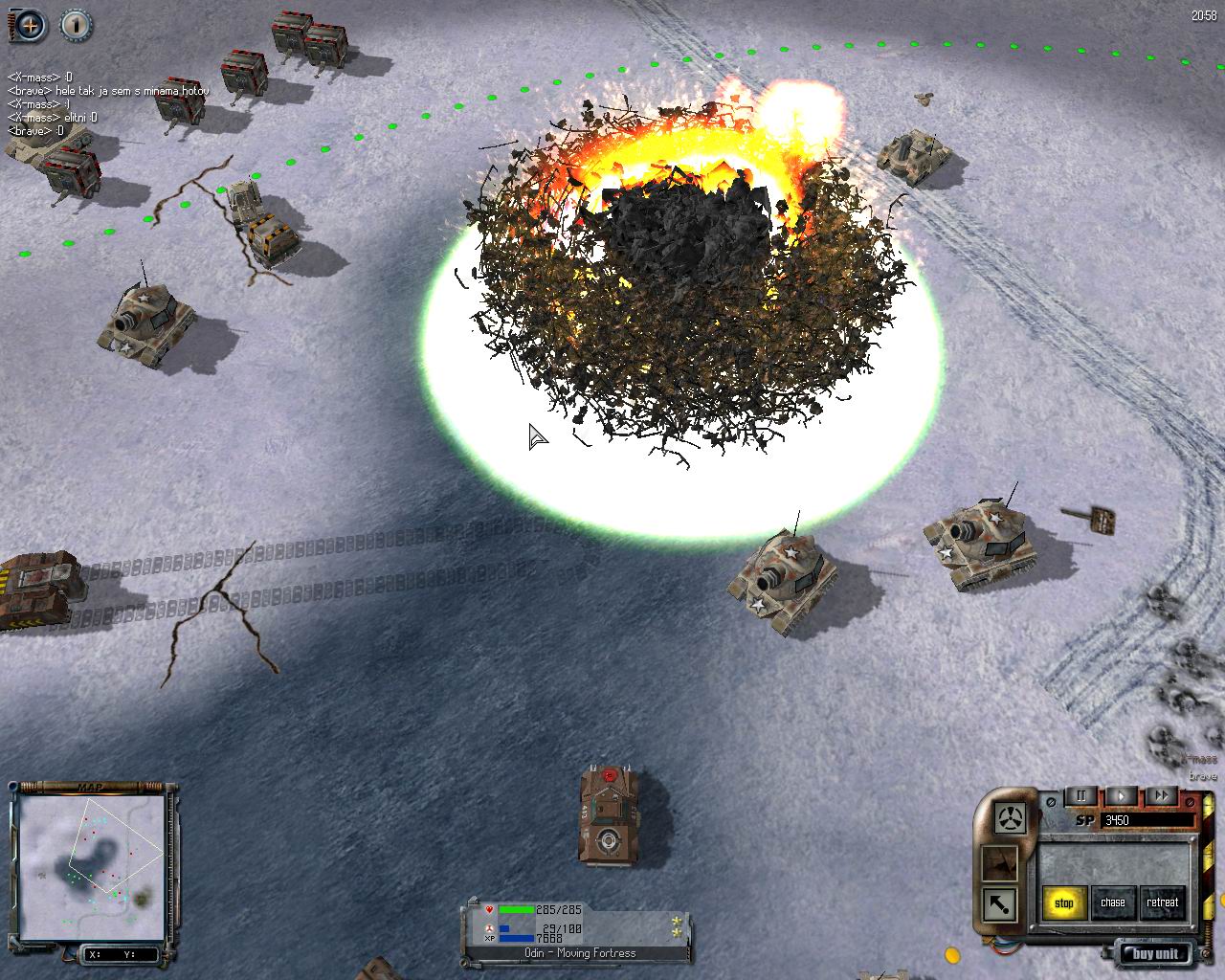Click the radiation symbol icon
The height and width of the screenshot is (980, 1225).
click(1012, 818)
